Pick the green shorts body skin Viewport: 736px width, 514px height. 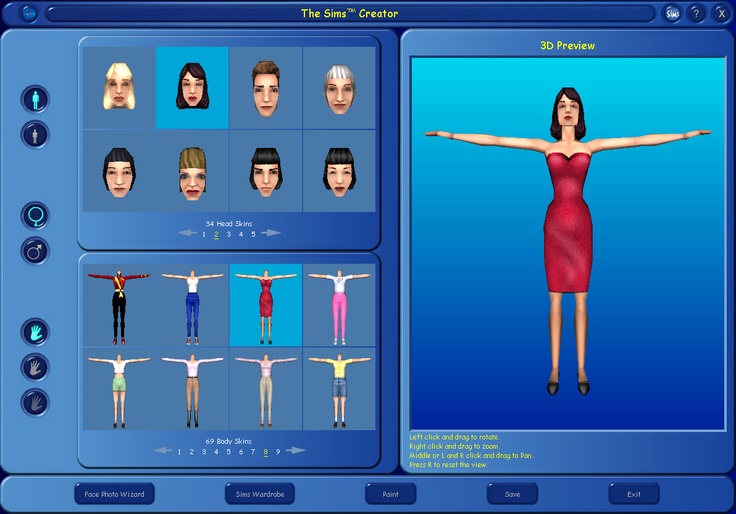click(119, 388)
